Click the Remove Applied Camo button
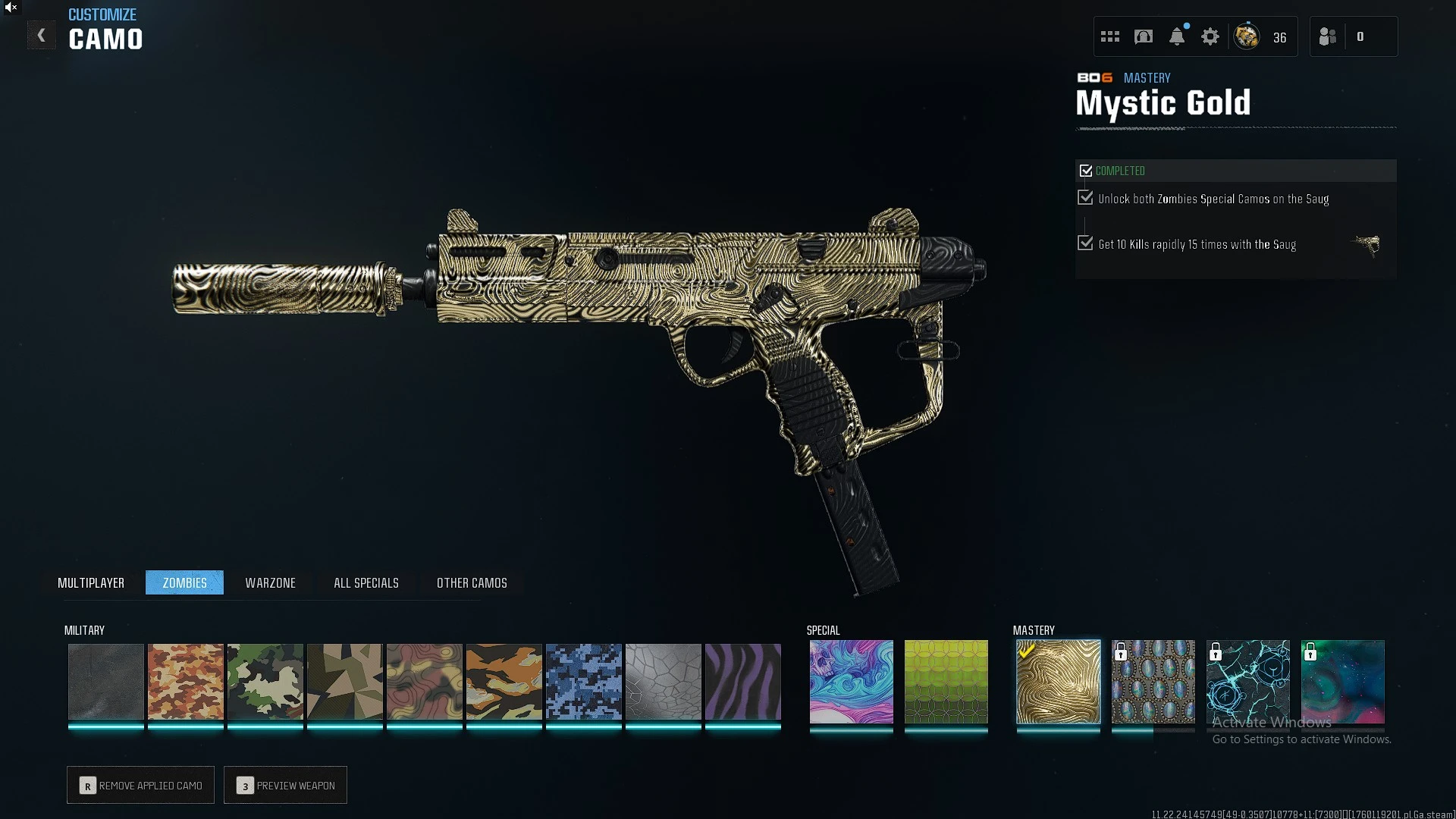The width and height of the screenshot is (1456, 819). pyautogui.click(x=141, y=785)
